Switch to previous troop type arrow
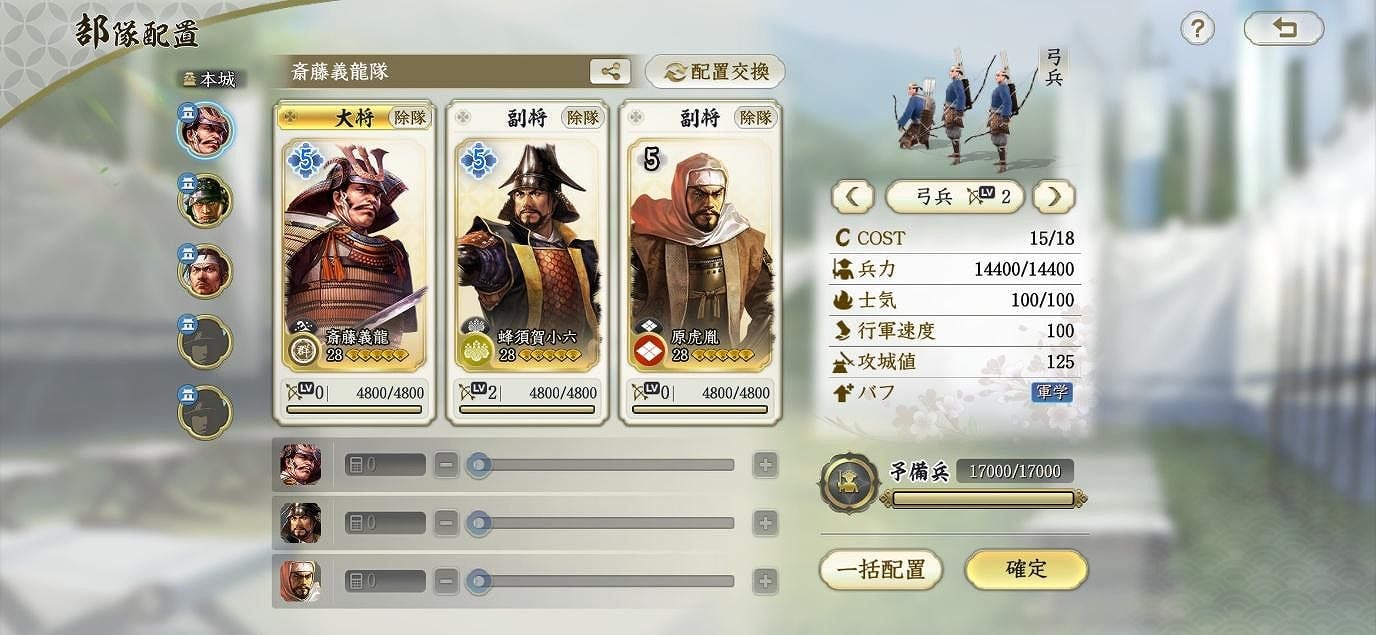This screenshot has width=1376, height=635. pos(852,197)
